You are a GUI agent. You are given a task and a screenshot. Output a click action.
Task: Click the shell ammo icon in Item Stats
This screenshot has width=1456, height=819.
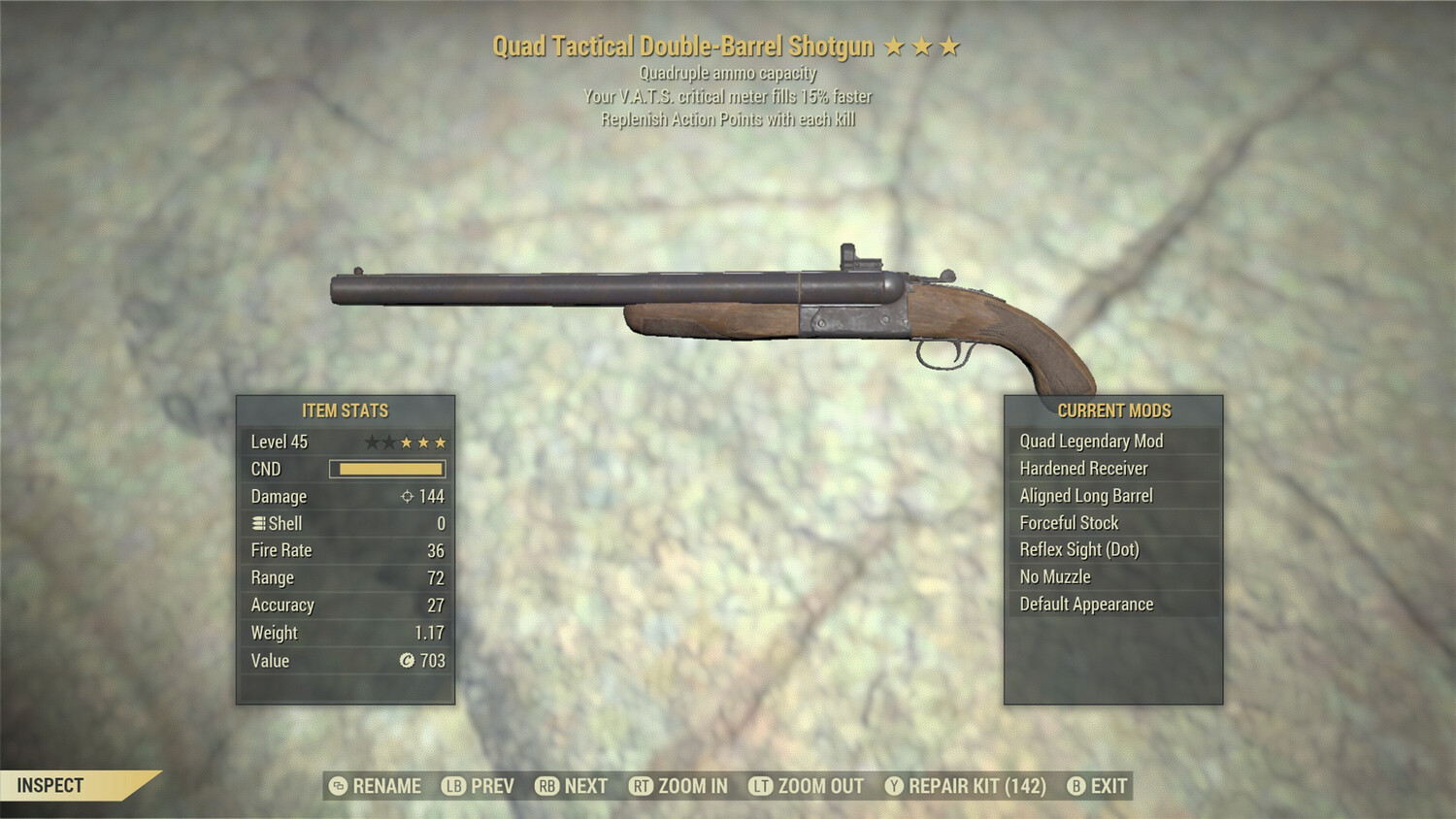(x=259, y=523)
